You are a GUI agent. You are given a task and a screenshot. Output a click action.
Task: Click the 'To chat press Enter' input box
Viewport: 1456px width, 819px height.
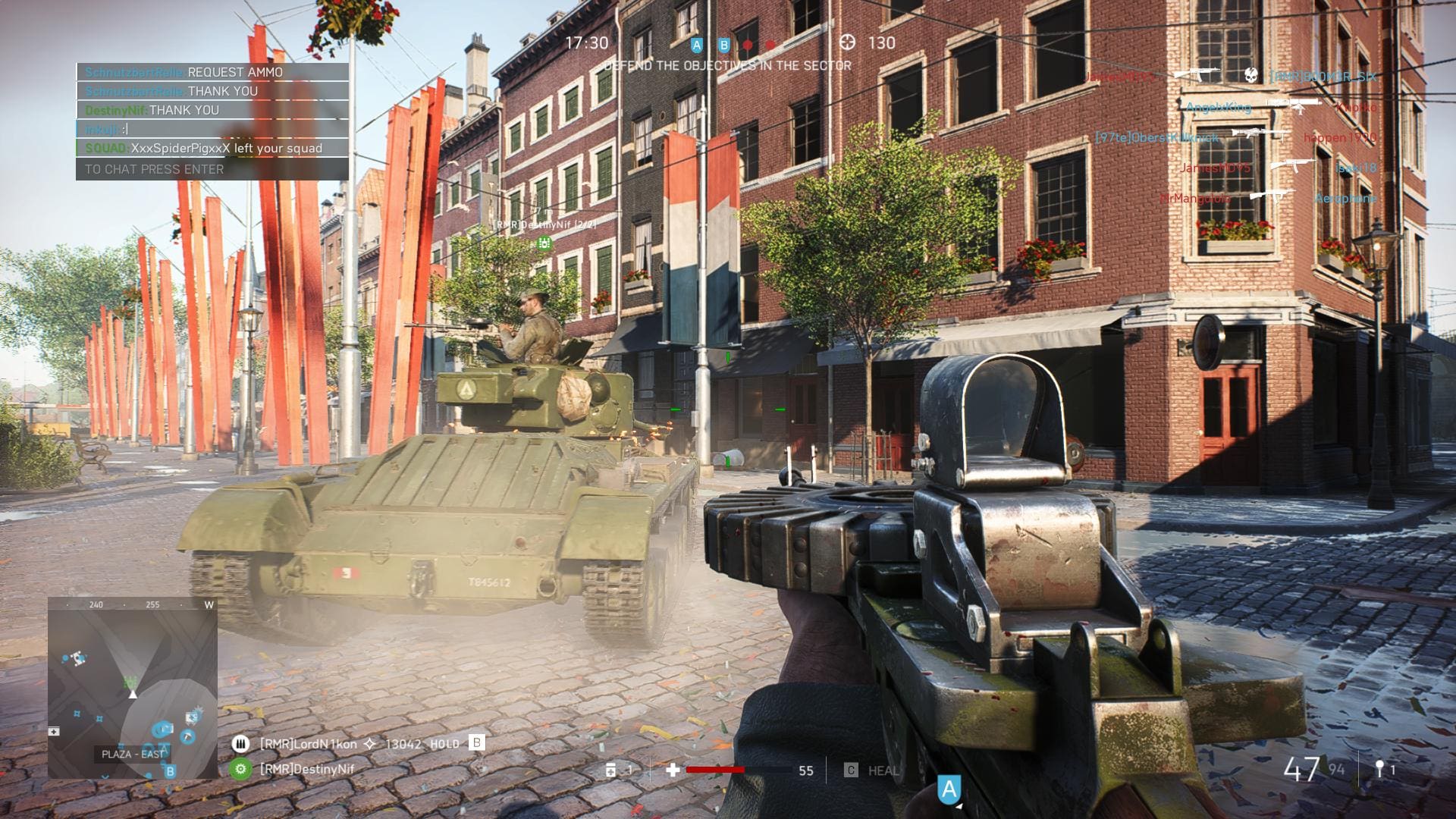click(212, 169)
